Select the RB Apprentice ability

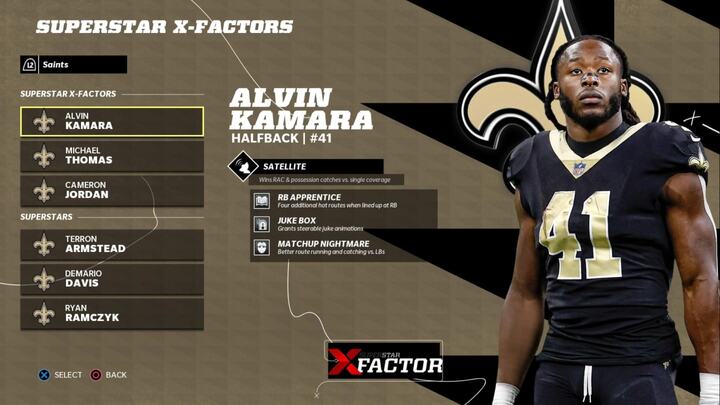point(344,201)
